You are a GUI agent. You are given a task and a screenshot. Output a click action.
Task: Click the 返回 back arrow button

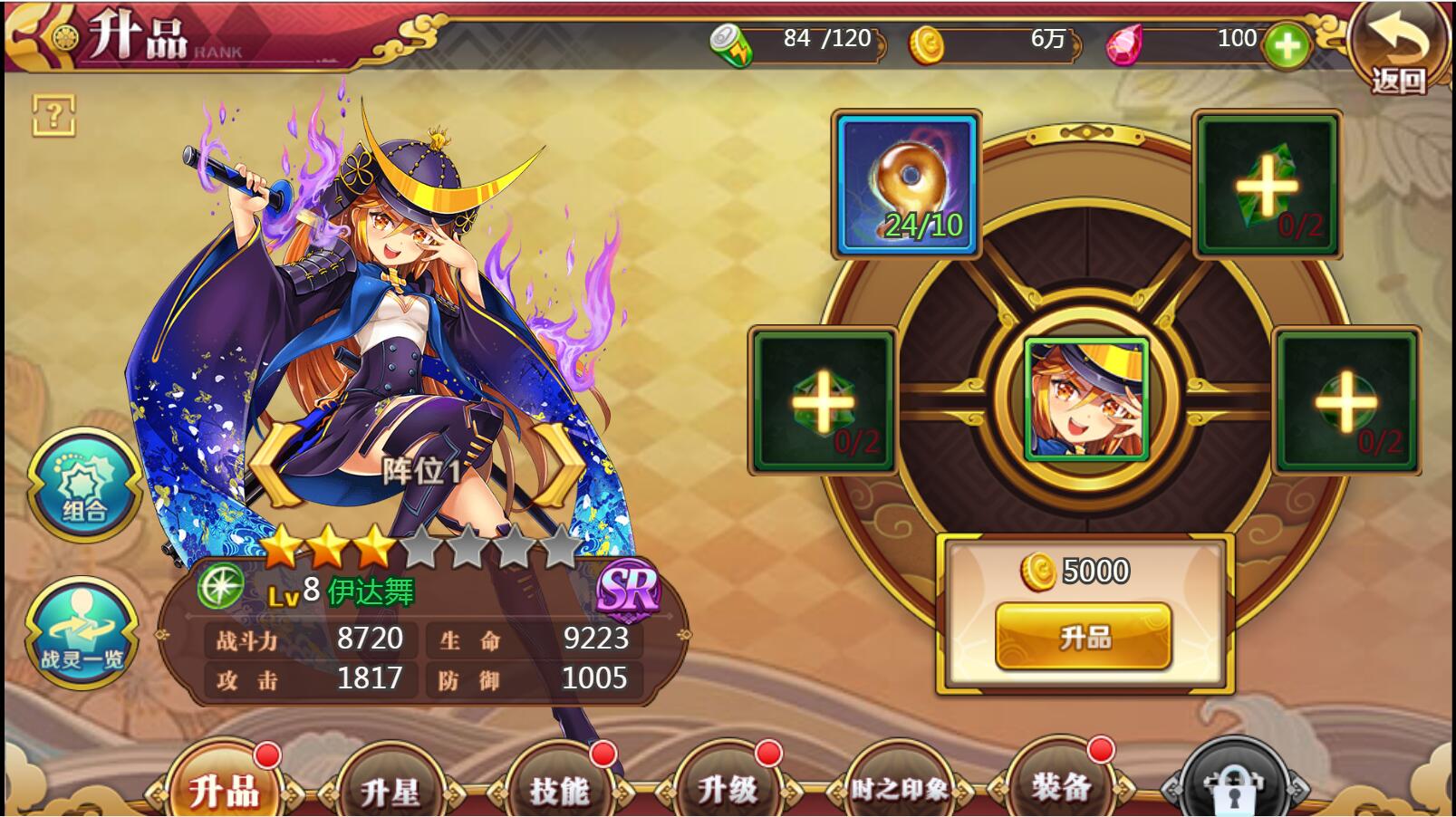pyautogui.click(x=1398, y=49)
